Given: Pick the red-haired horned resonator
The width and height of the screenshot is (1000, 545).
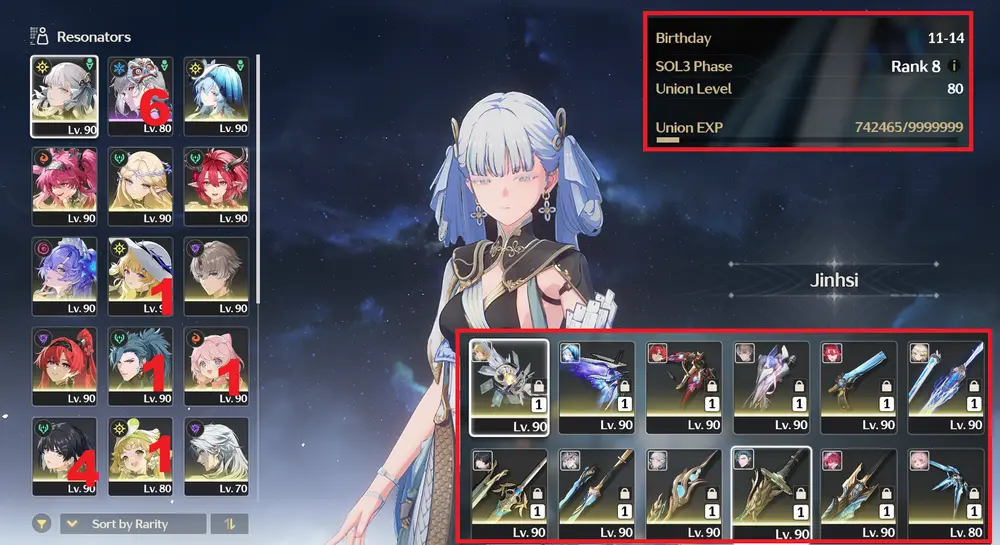Looking at the screenshot, I should (x=216, y=186).
